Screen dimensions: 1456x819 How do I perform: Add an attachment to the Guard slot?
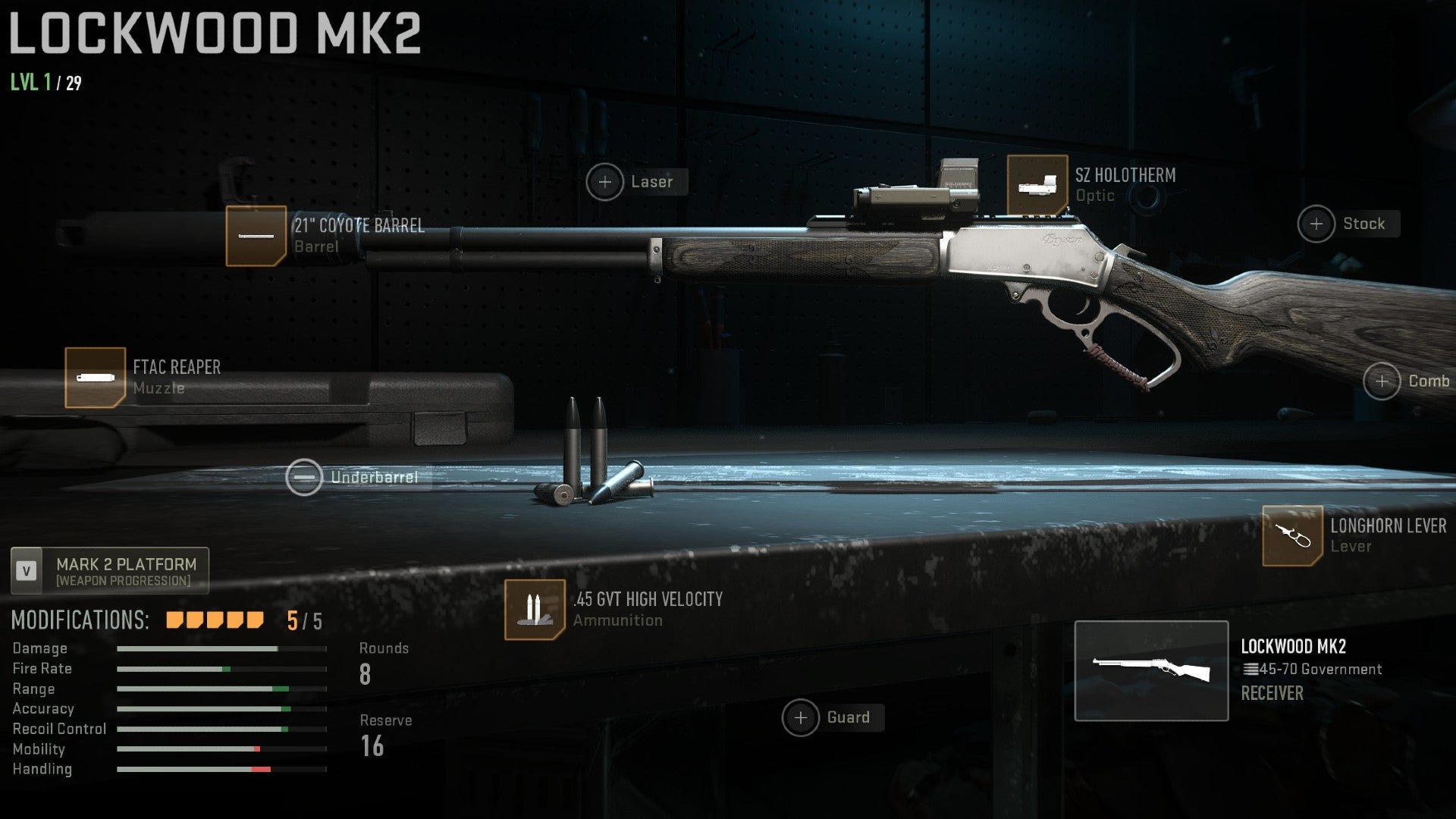pos(800,717)
